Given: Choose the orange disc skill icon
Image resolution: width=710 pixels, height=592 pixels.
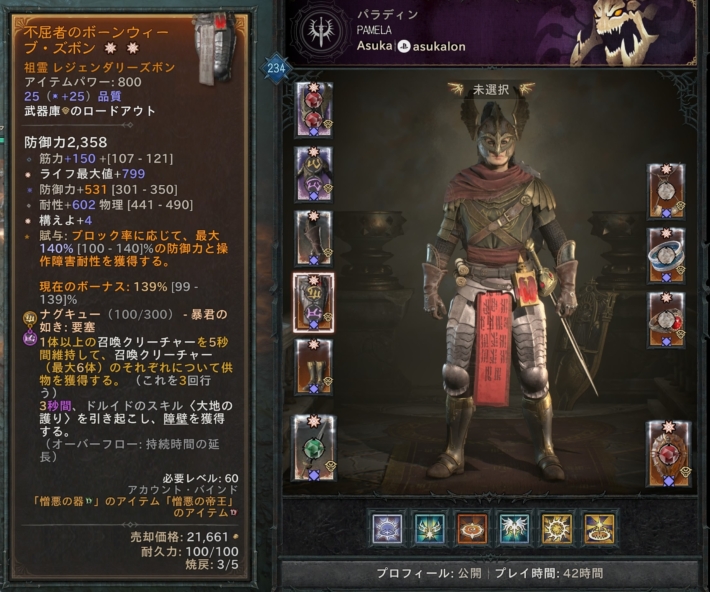Looking at the screenshot, I should 472,527.
